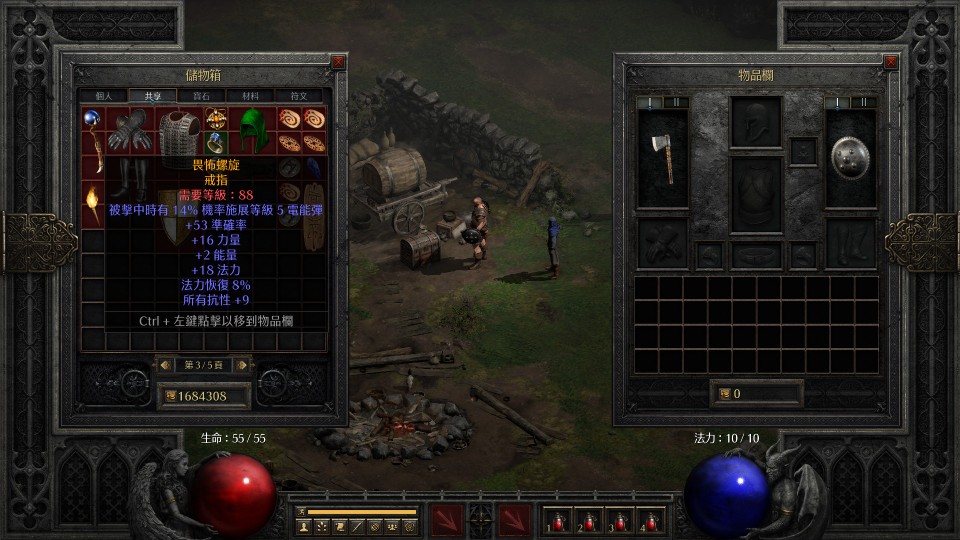Close the stash (儲物箱) window
This screenshot has height=540, width=960.
(x=338, y=62)
